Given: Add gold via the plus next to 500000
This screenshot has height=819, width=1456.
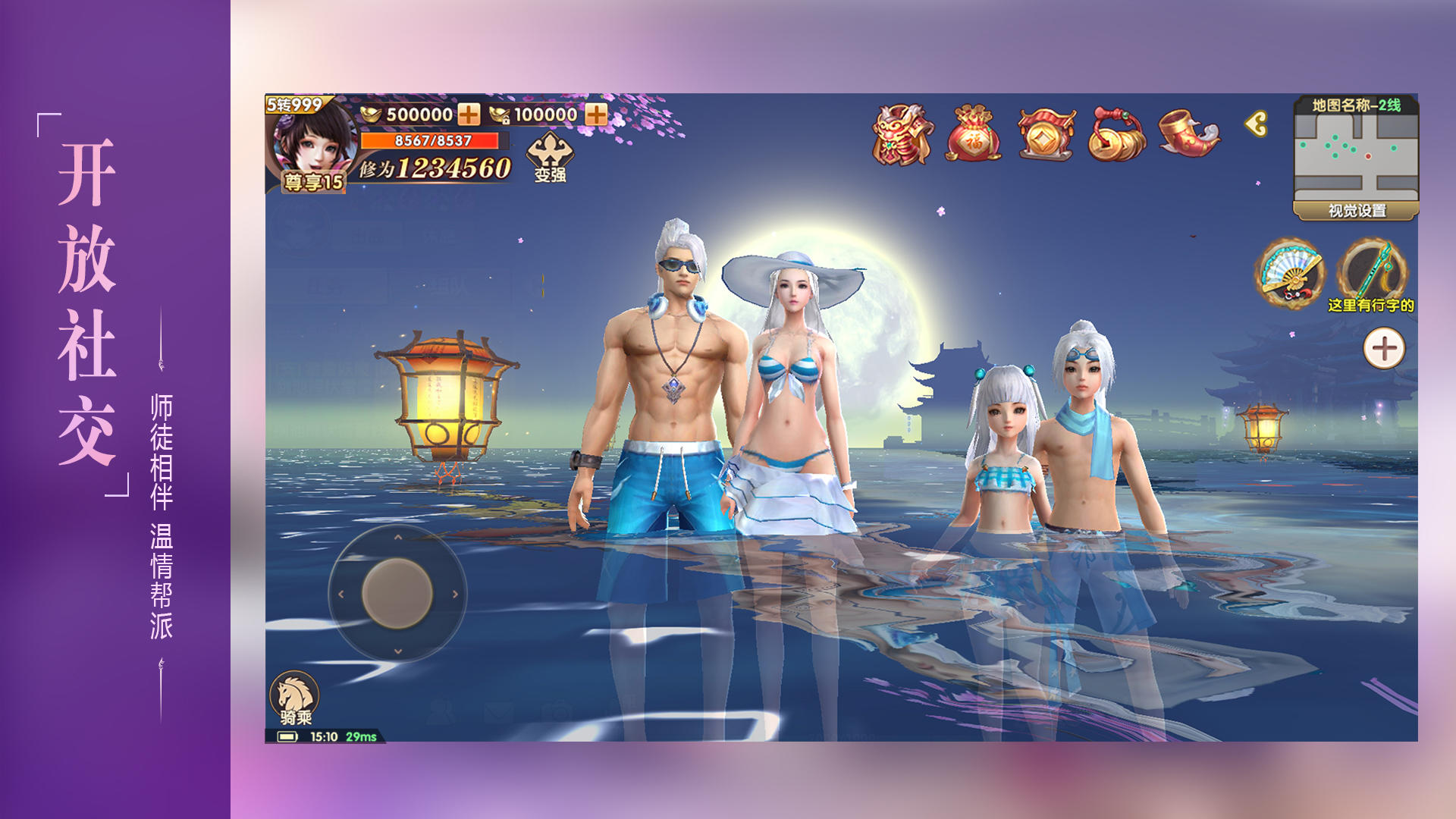Looking at the screenshot, I should [469, 115].
